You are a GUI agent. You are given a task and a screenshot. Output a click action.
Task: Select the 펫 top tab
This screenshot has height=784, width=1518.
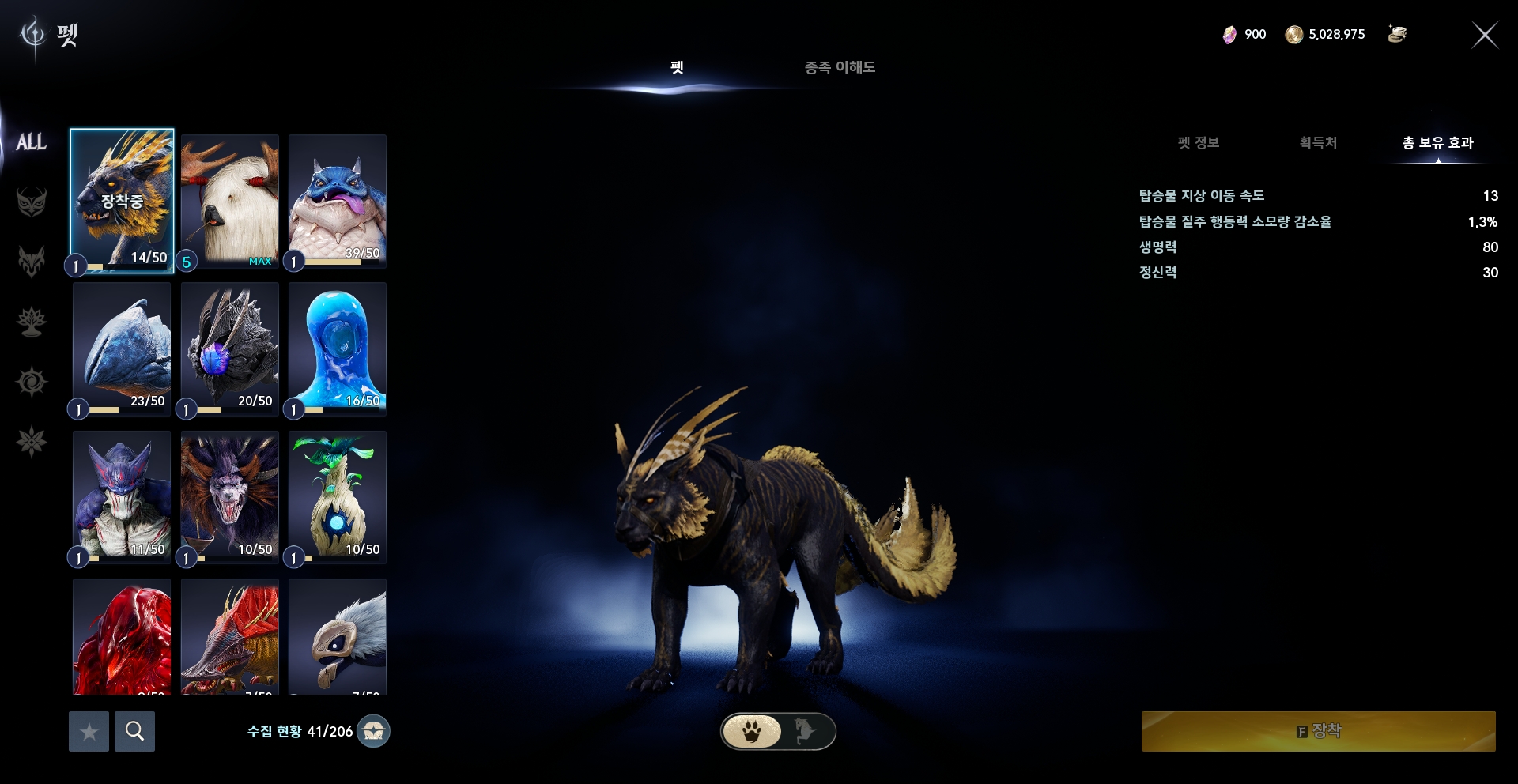click(677, 67)
